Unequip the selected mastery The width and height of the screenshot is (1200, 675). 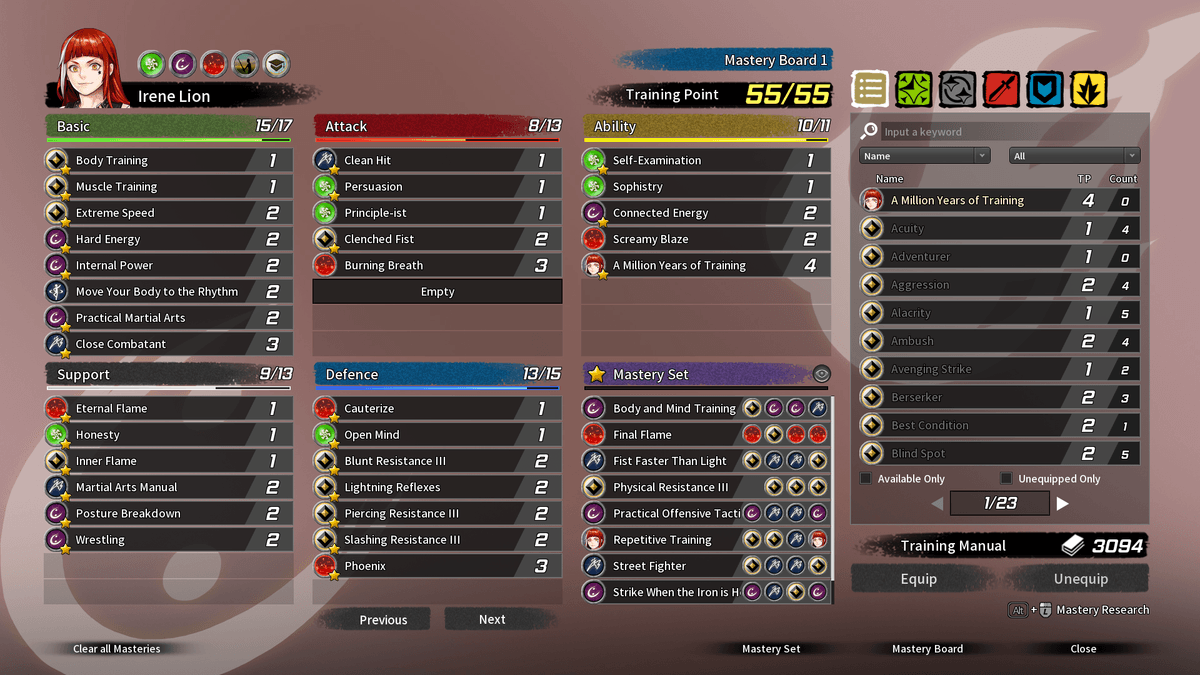click(x=1080, y=579)
